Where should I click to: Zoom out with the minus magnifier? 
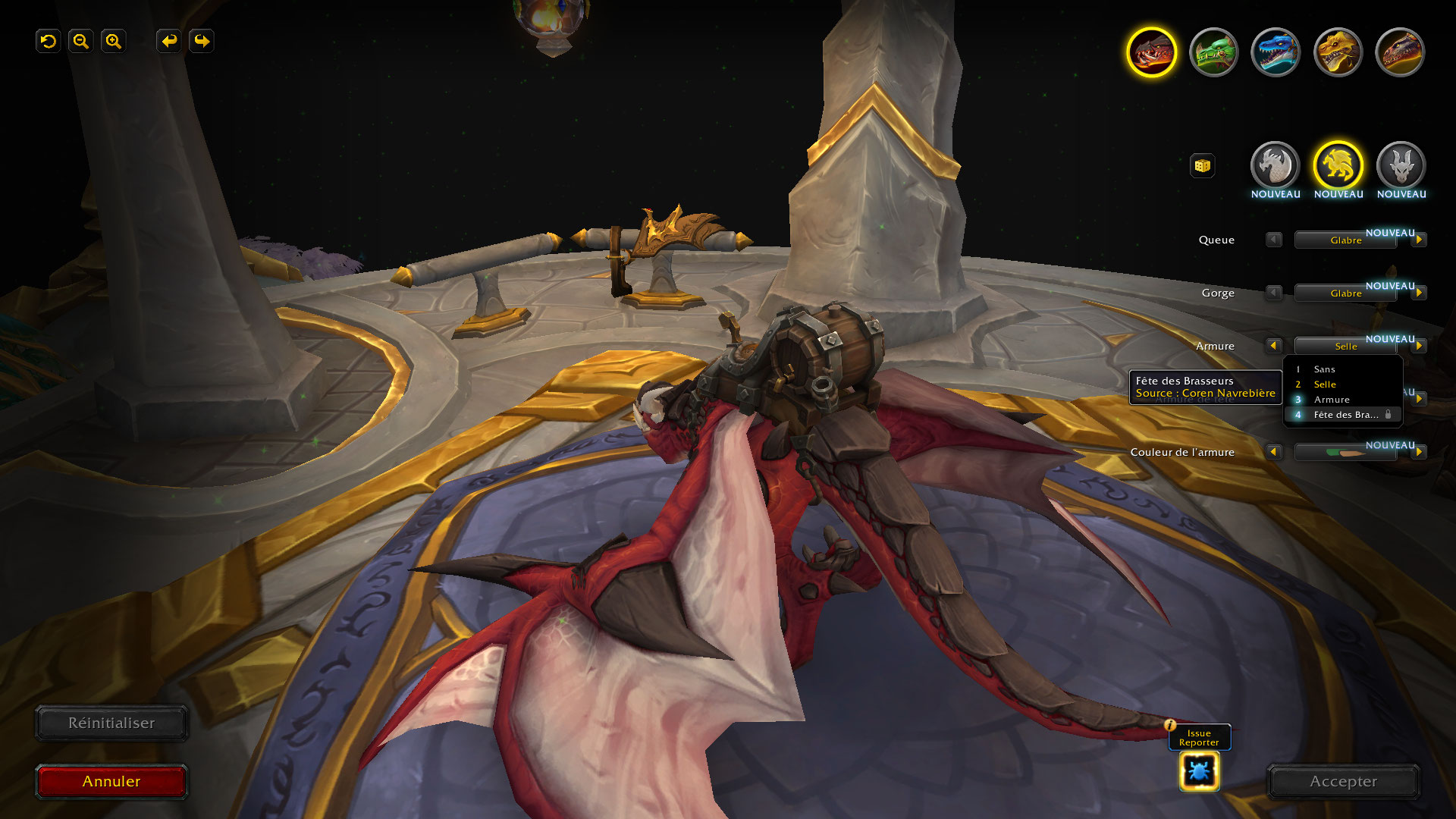(81, 41)
